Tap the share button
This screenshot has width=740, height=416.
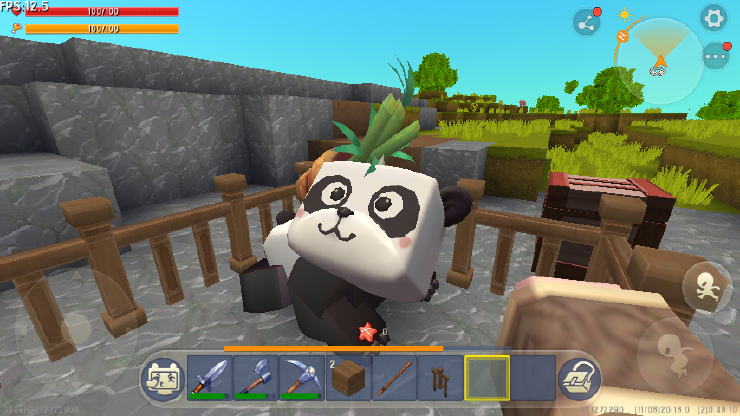586,22
